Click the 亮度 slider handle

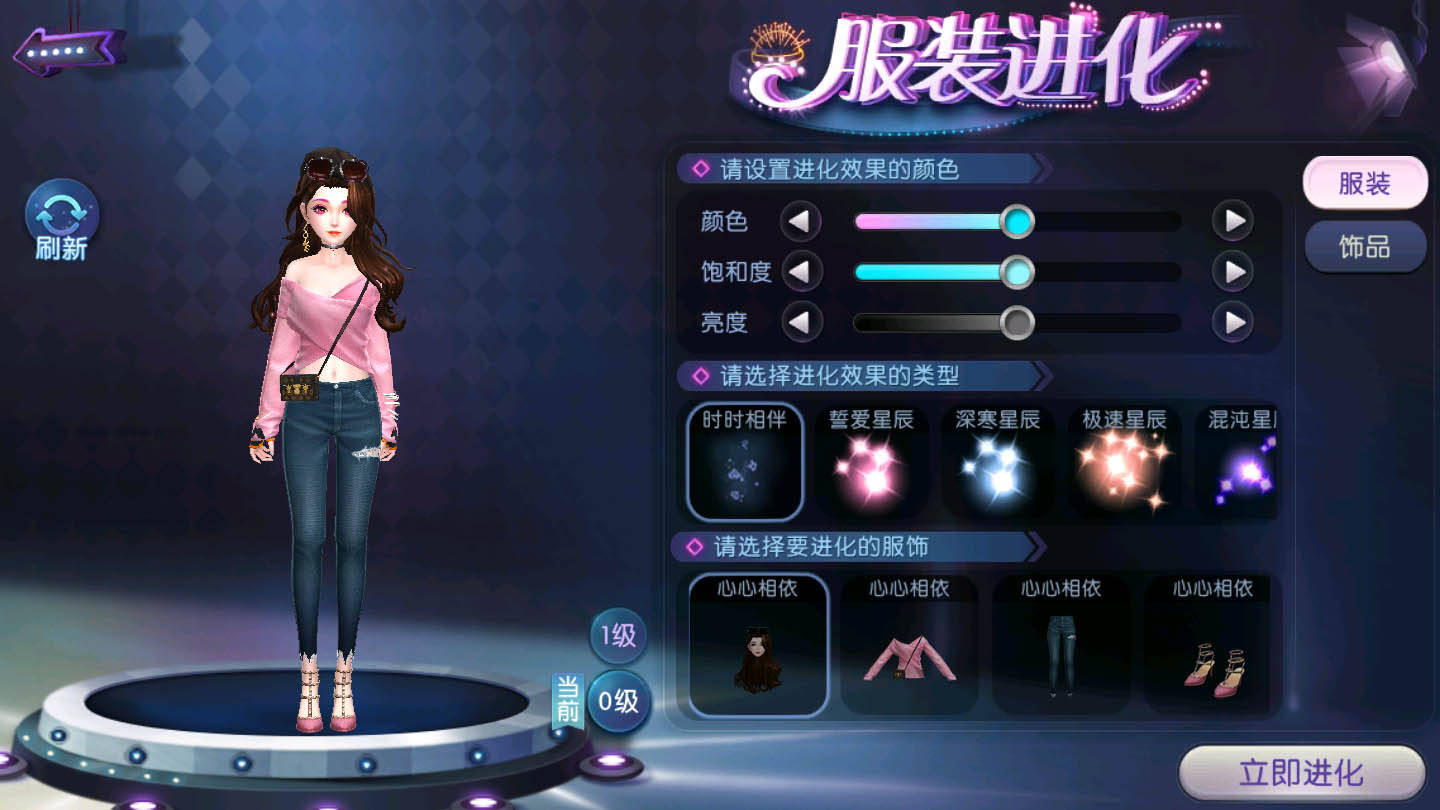1017,322
